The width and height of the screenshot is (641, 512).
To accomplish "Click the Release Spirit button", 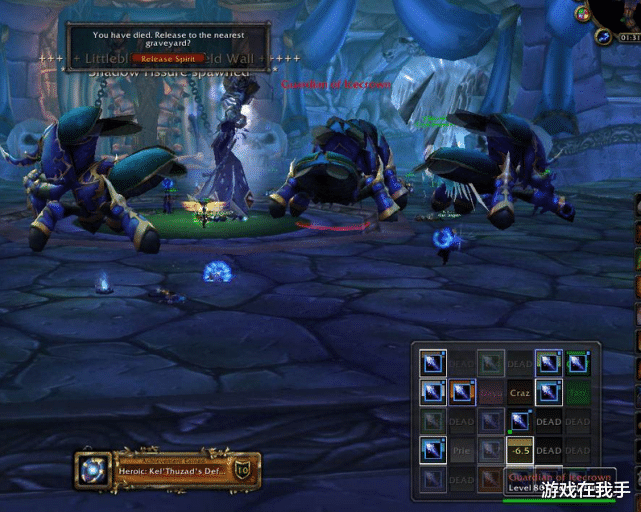I will pos(168,59).
